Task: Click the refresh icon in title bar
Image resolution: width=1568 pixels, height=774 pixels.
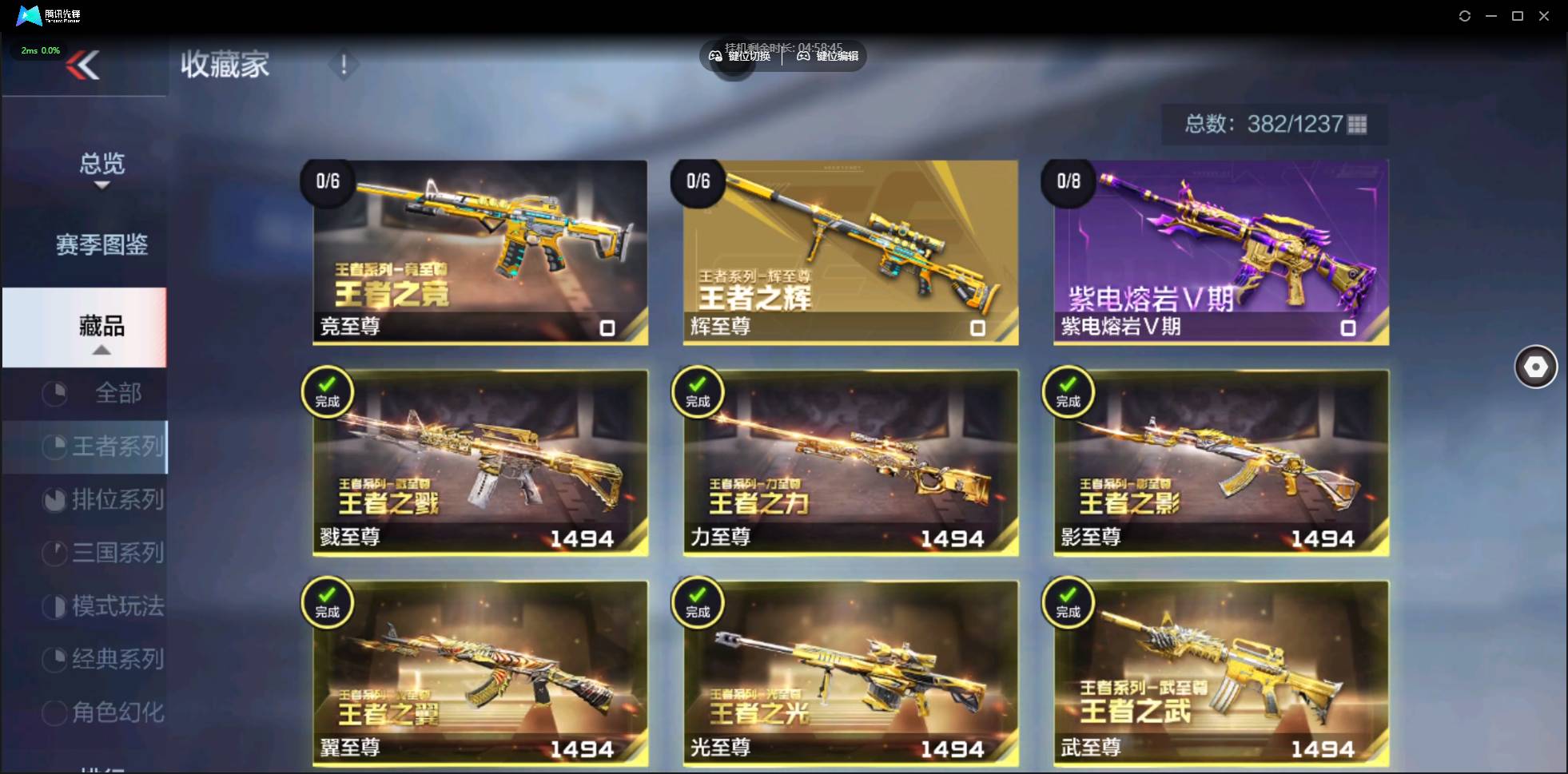Action: 1465,15
